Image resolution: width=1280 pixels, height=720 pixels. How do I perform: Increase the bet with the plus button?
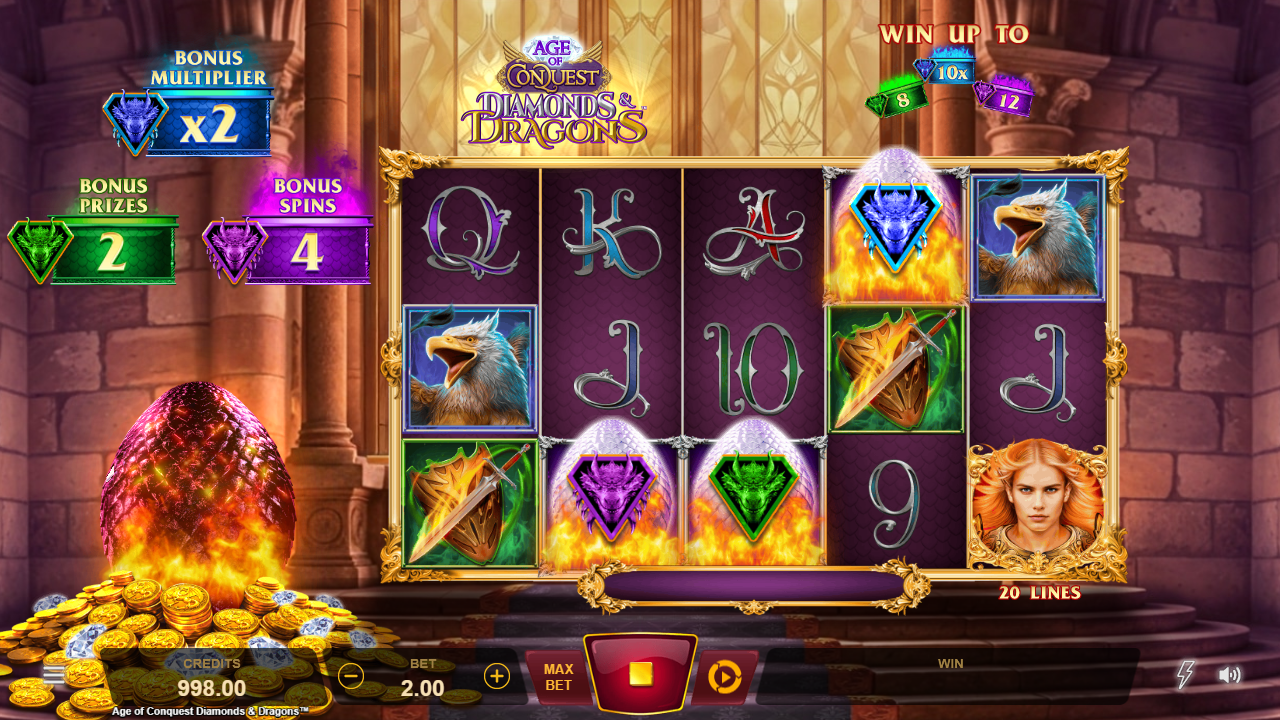coord(497,676)
